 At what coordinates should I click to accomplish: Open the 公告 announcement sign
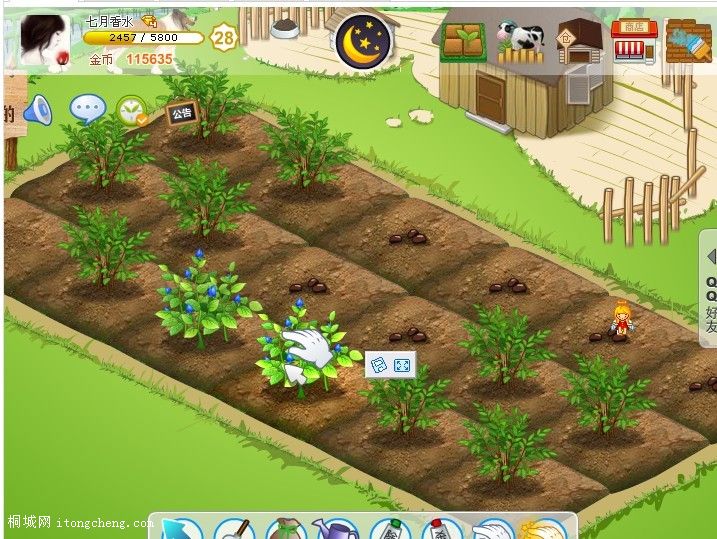coord(182,113)
